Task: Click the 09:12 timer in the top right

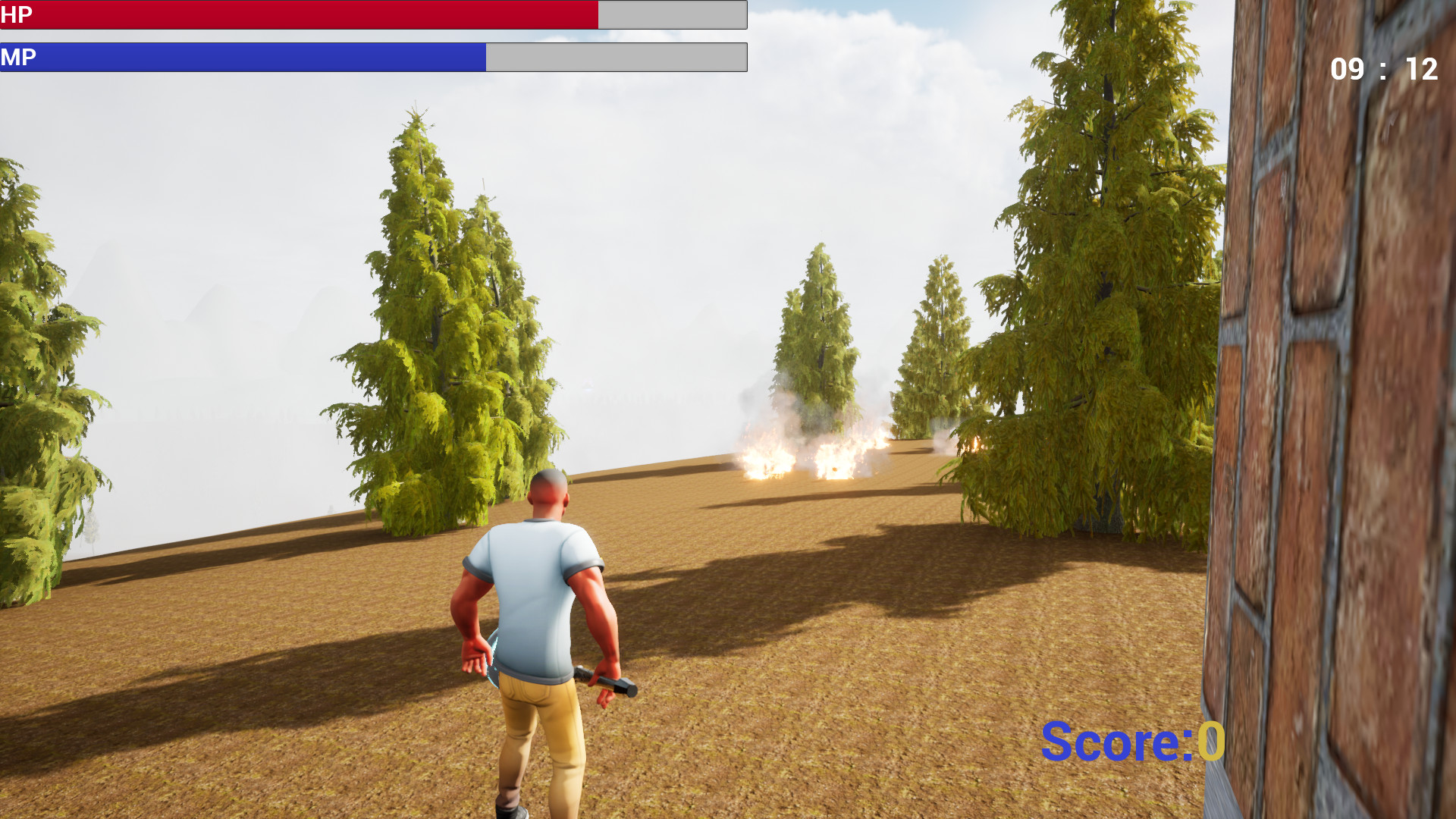Action: 1384,69
